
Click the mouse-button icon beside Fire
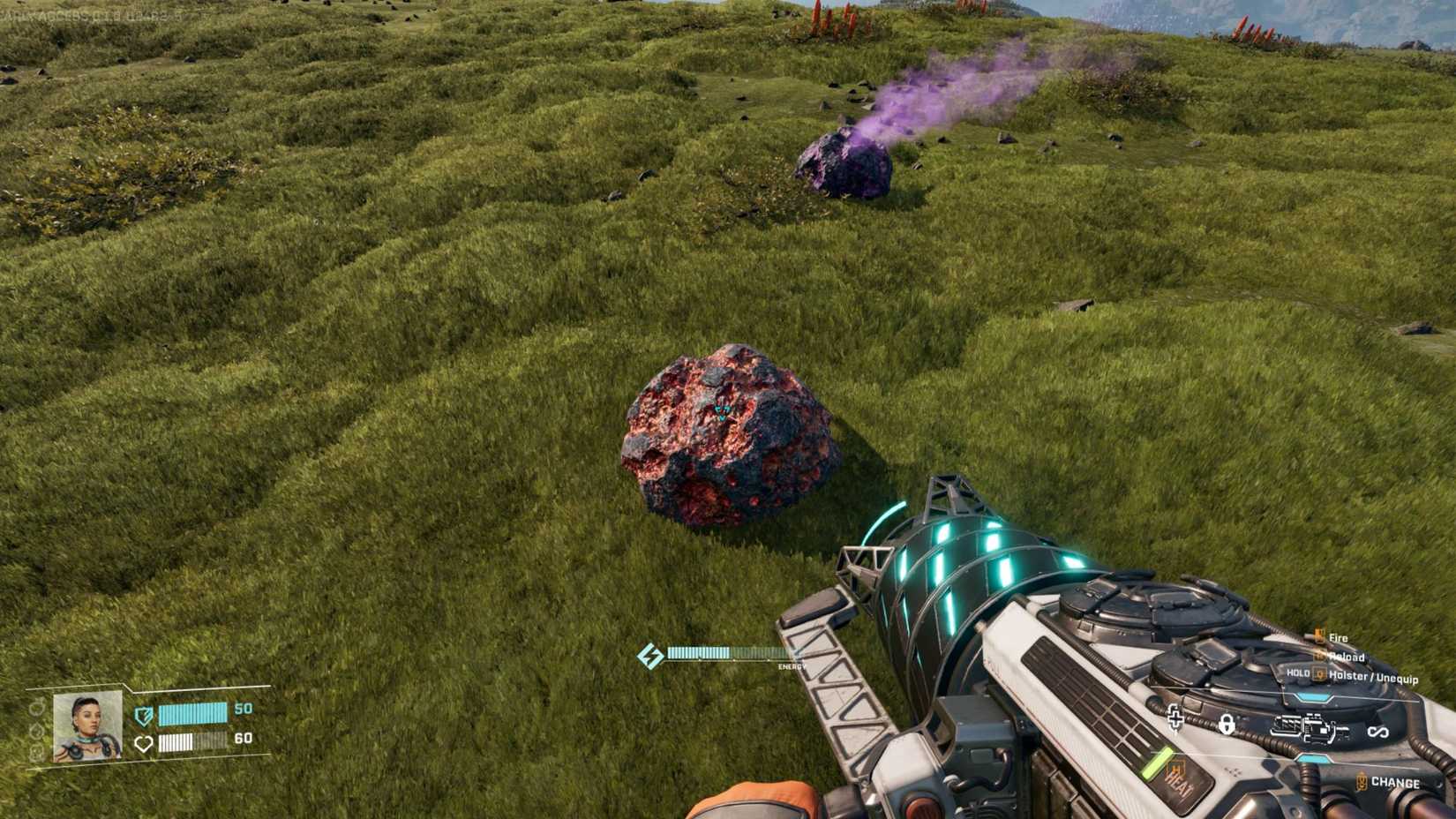point(1318,635)
